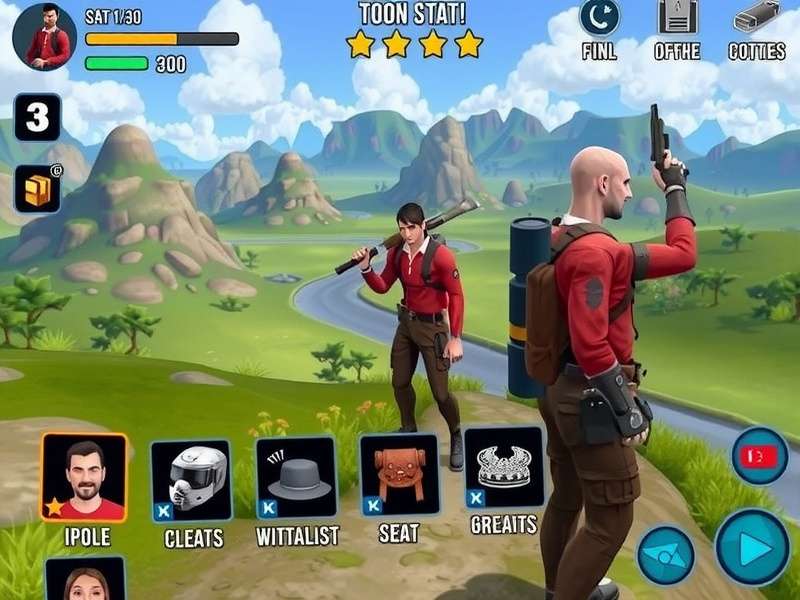Select the SEAT leather pouch slot
Screen dimensions: 800x600
click(x=399, y=473)
